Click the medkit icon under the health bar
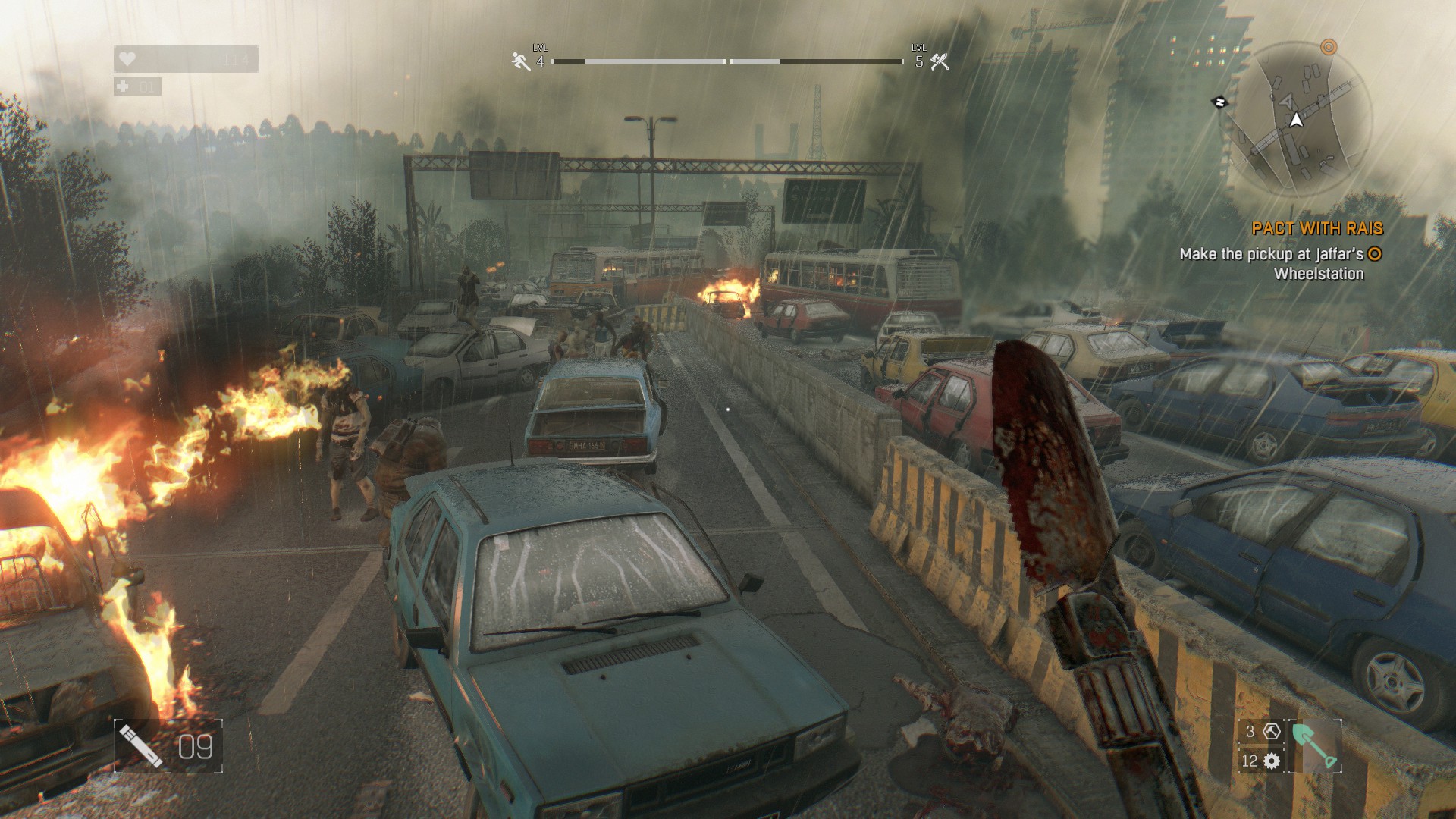The height and width of the screenshot is (819, 1456). [124, 86]
